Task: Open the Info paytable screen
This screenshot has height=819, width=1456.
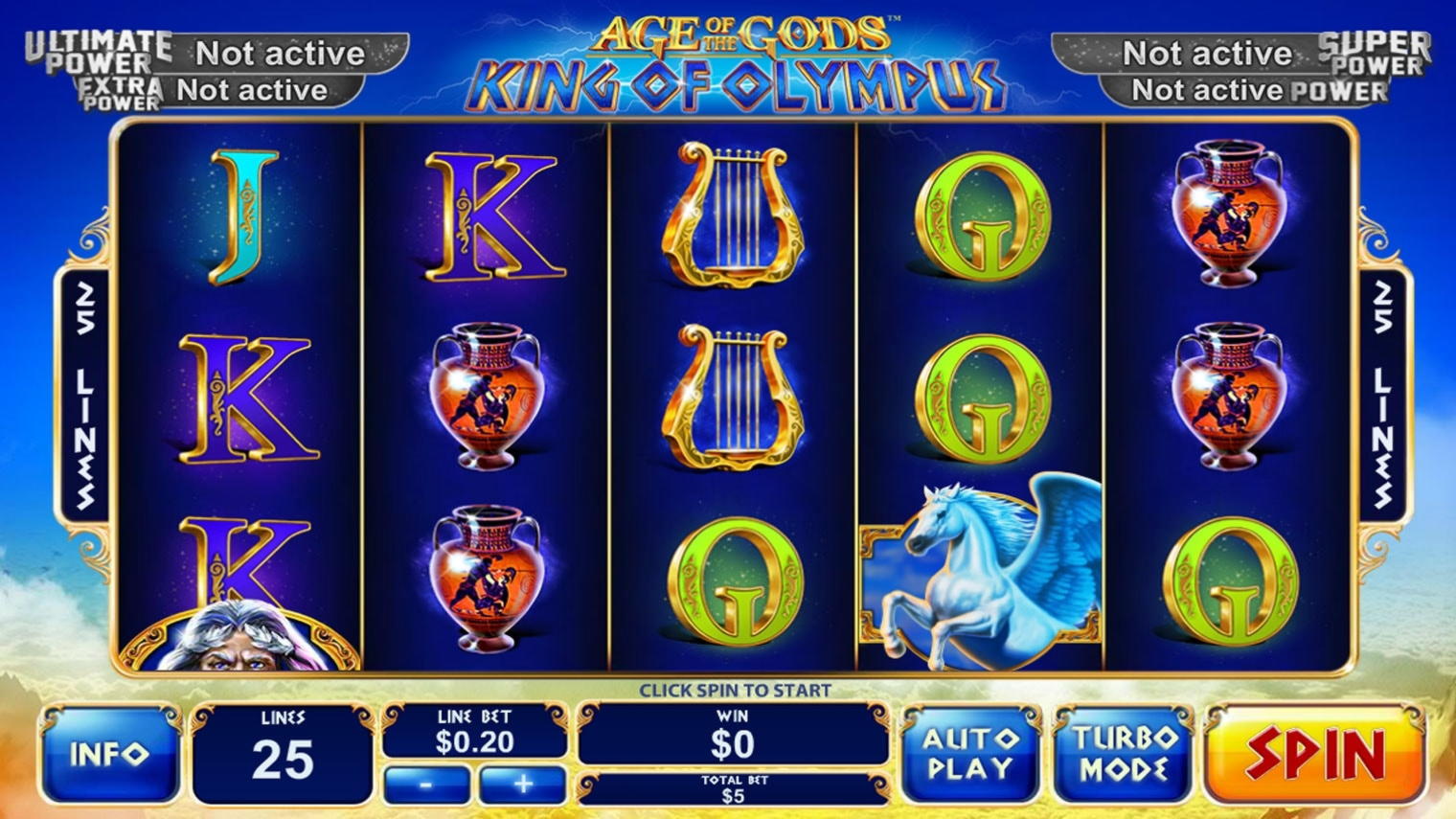Action: coord(108,752)
